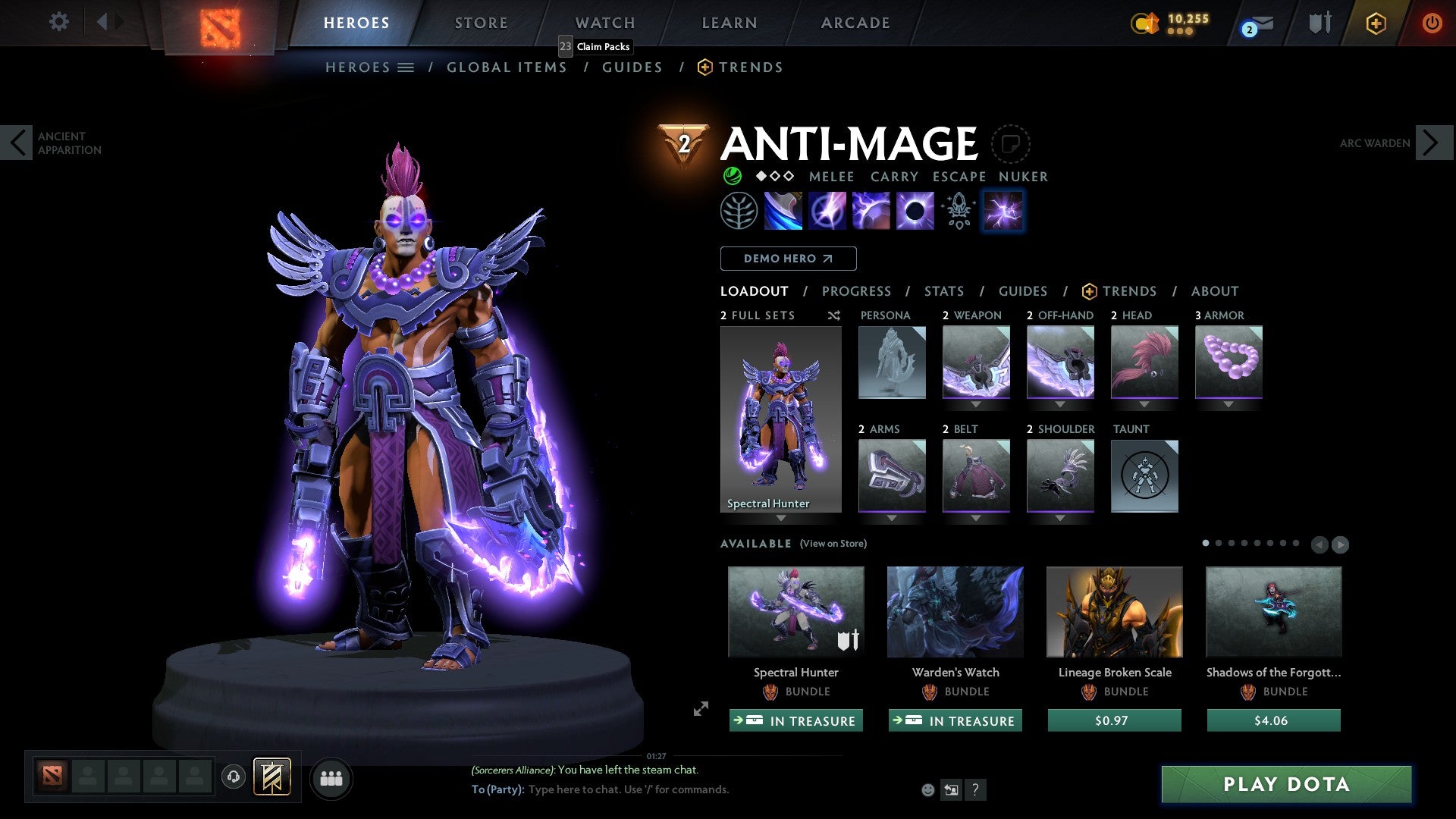The width and height of the screenshot is (1456, 819).
Task: Select the Lineage Broken Scale bundle thumbnail
Action: tap(1114, 611)
